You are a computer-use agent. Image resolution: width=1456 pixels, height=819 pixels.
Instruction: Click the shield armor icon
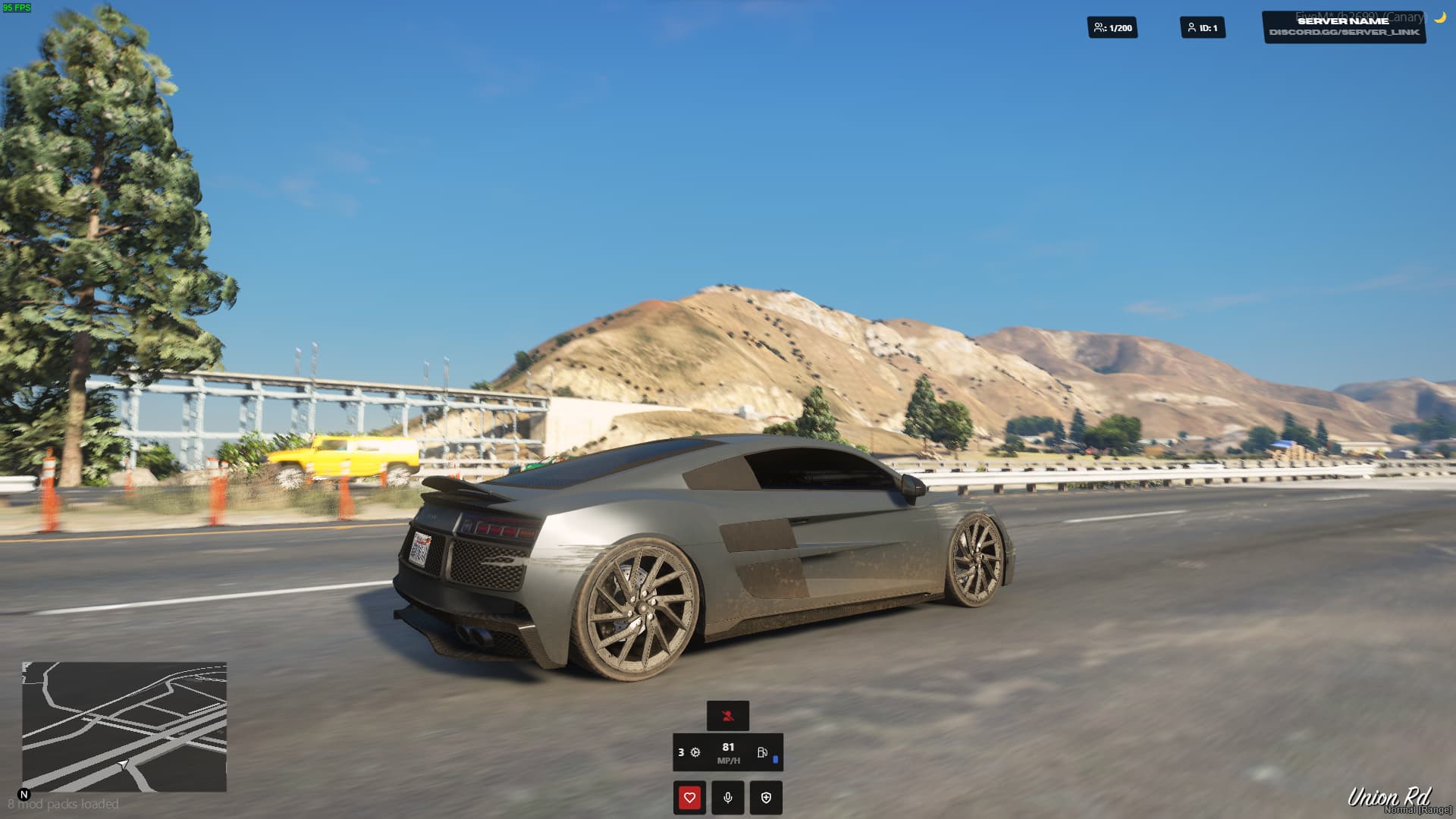[765, 797]
